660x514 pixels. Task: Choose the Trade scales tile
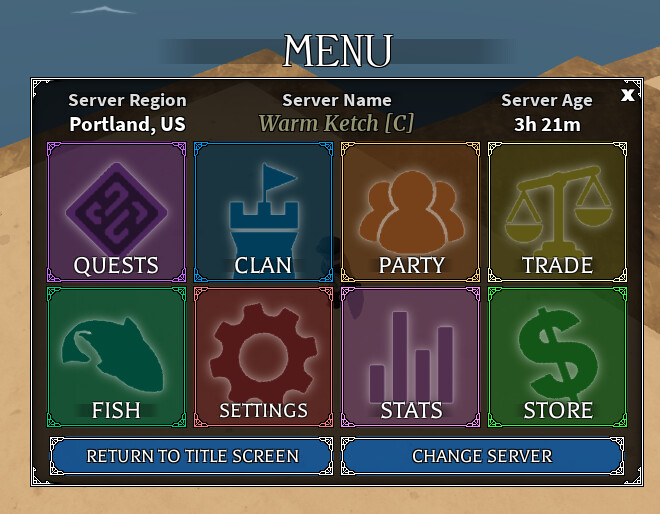tap(557, 212)
